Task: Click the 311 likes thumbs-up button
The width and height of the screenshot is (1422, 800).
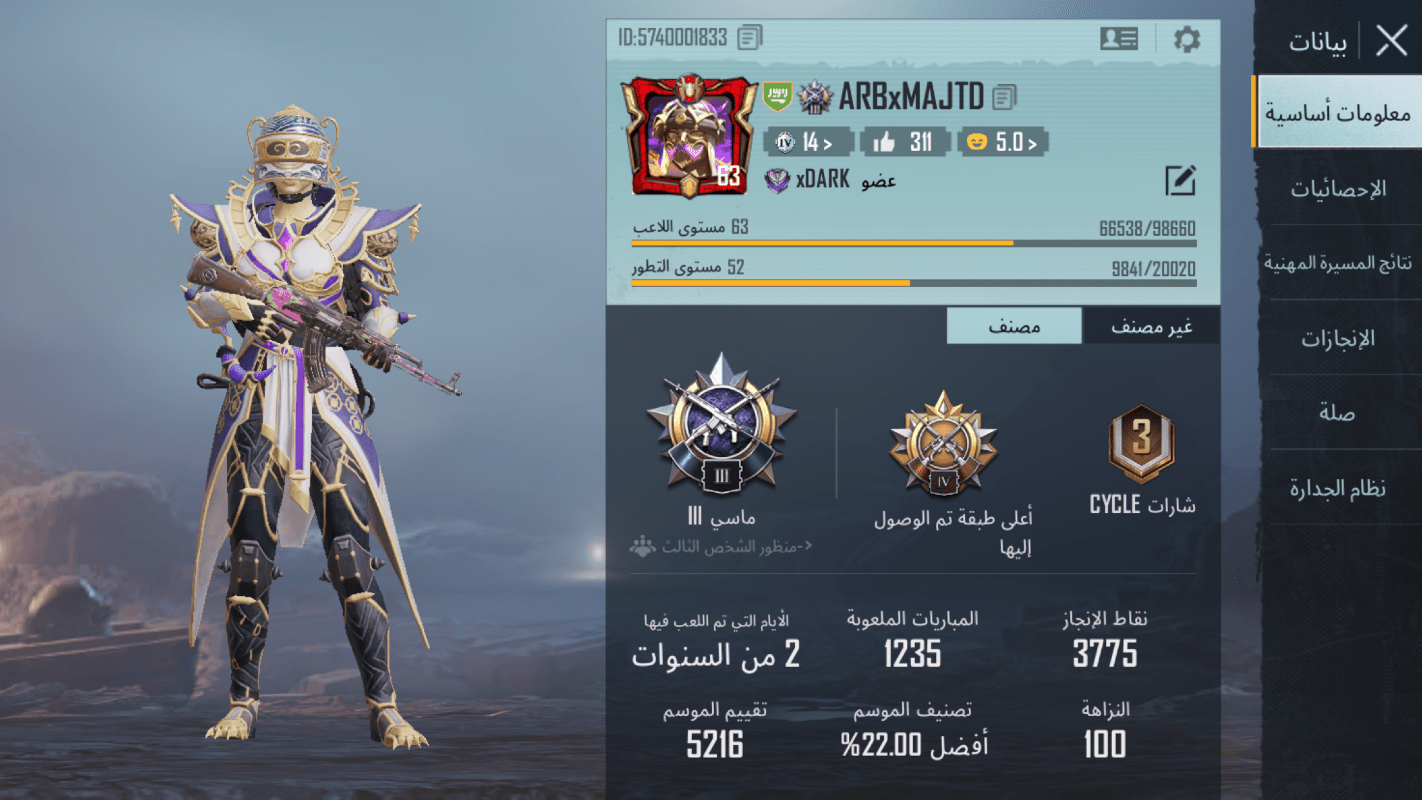Action: click(x=905, y=141)
